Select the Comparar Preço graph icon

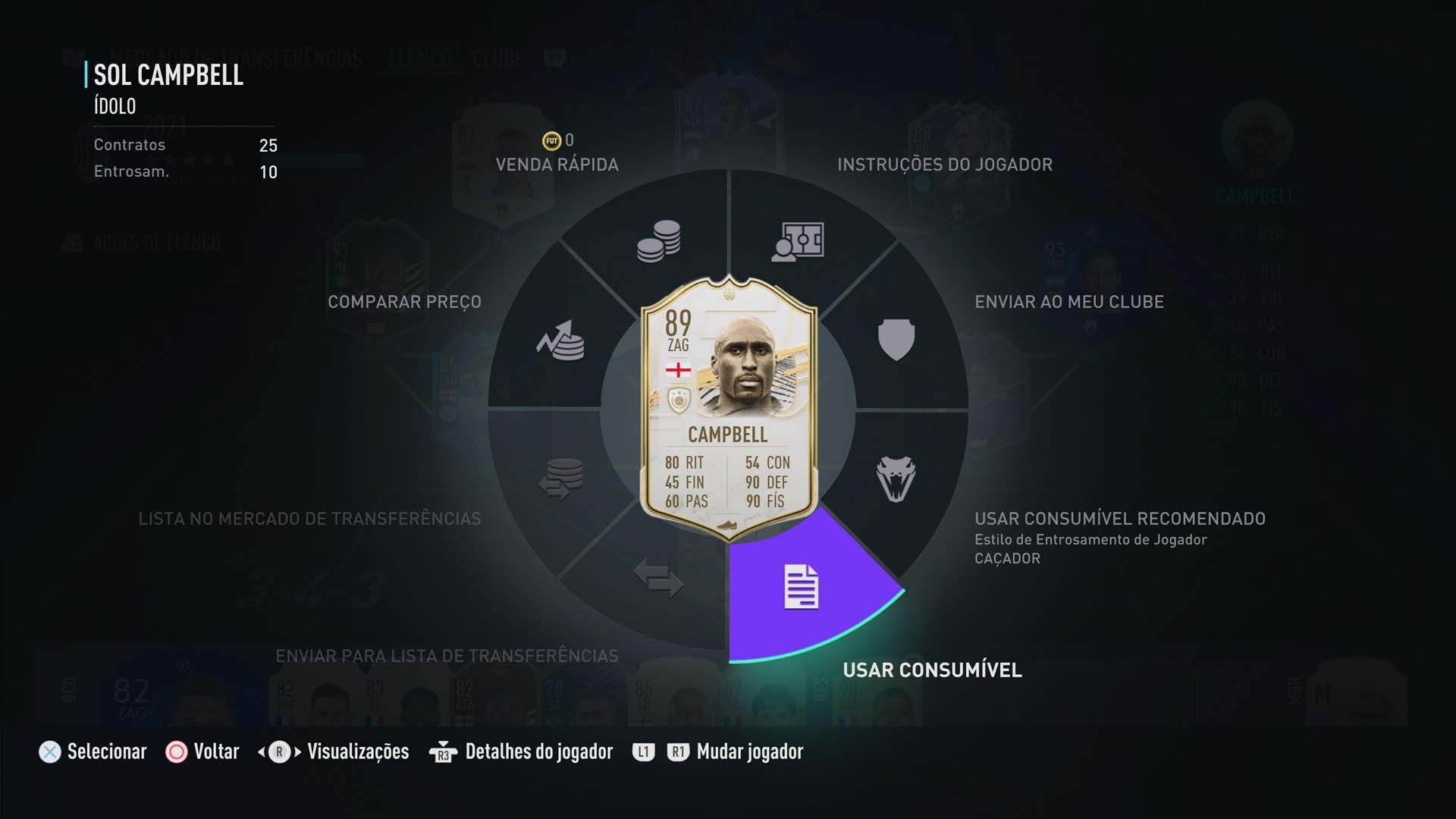pyautogui.click(x=561, y=341)
